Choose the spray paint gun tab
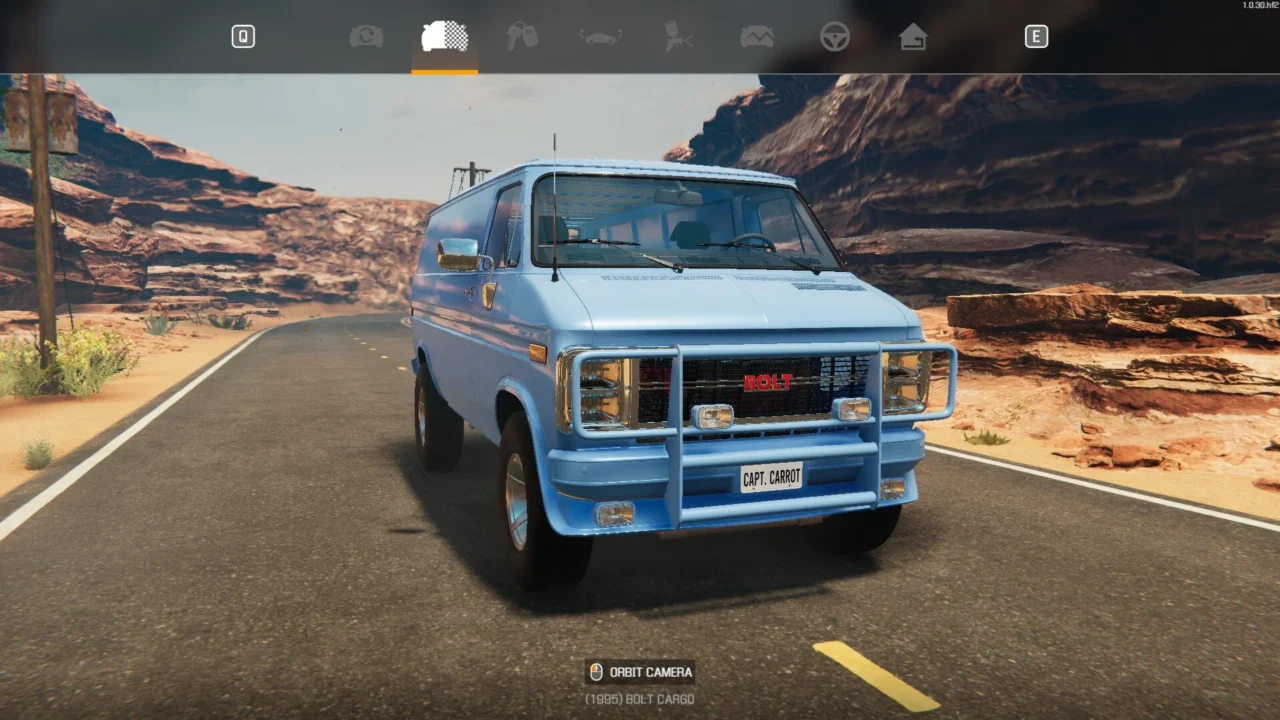This screenshot has height=720, width=1280. (678, 37)
